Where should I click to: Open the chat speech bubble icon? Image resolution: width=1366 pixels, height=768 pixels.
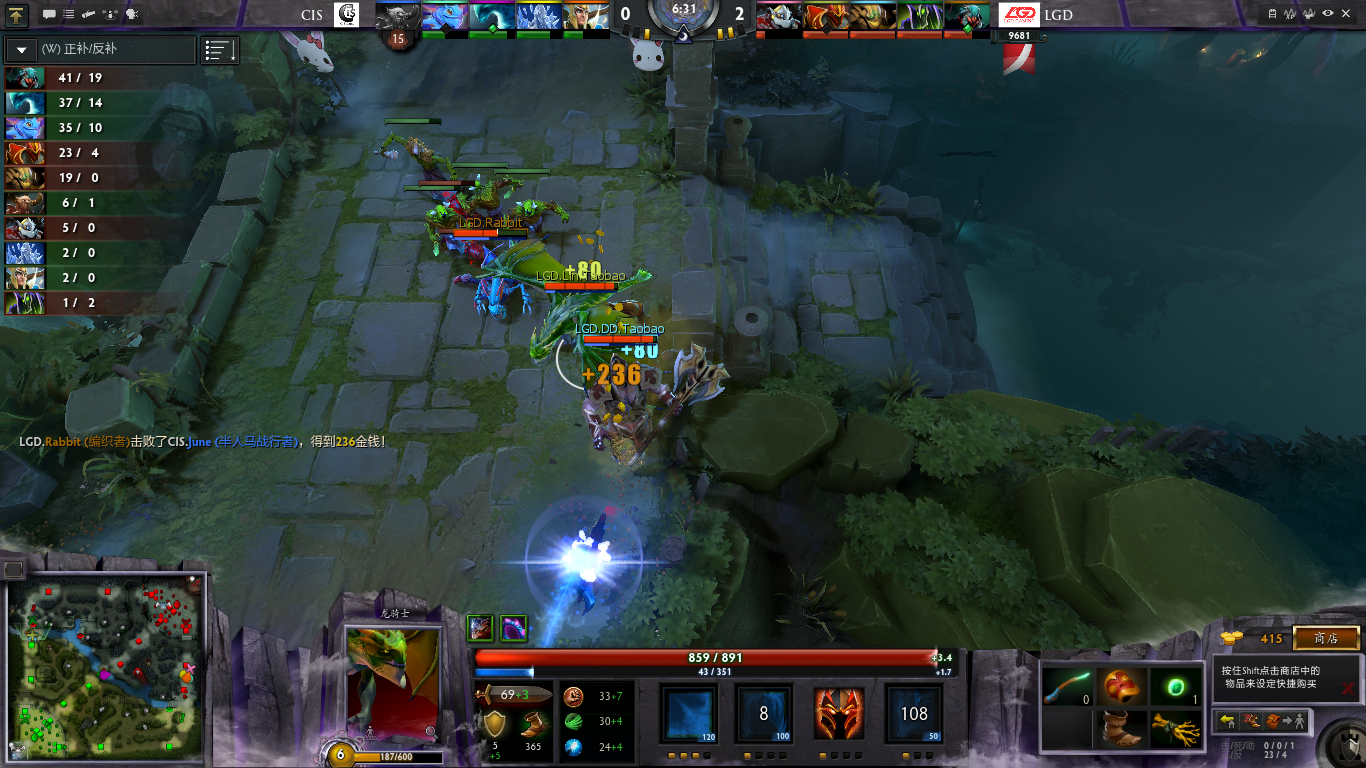tap(49, 15)
